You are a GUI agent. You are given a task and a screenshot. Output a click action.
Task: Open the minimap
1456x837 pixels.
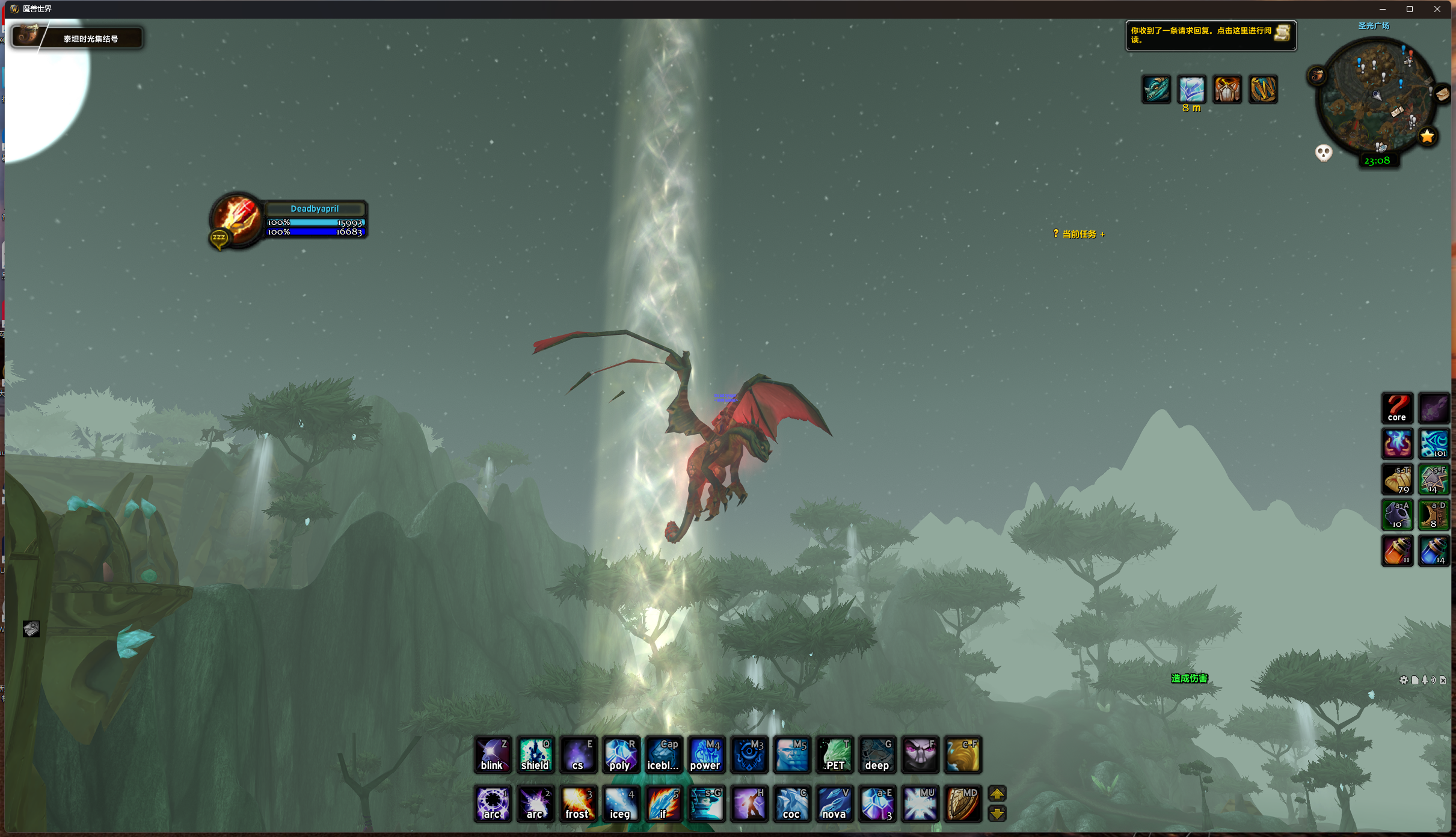[x=1375, y=96]
